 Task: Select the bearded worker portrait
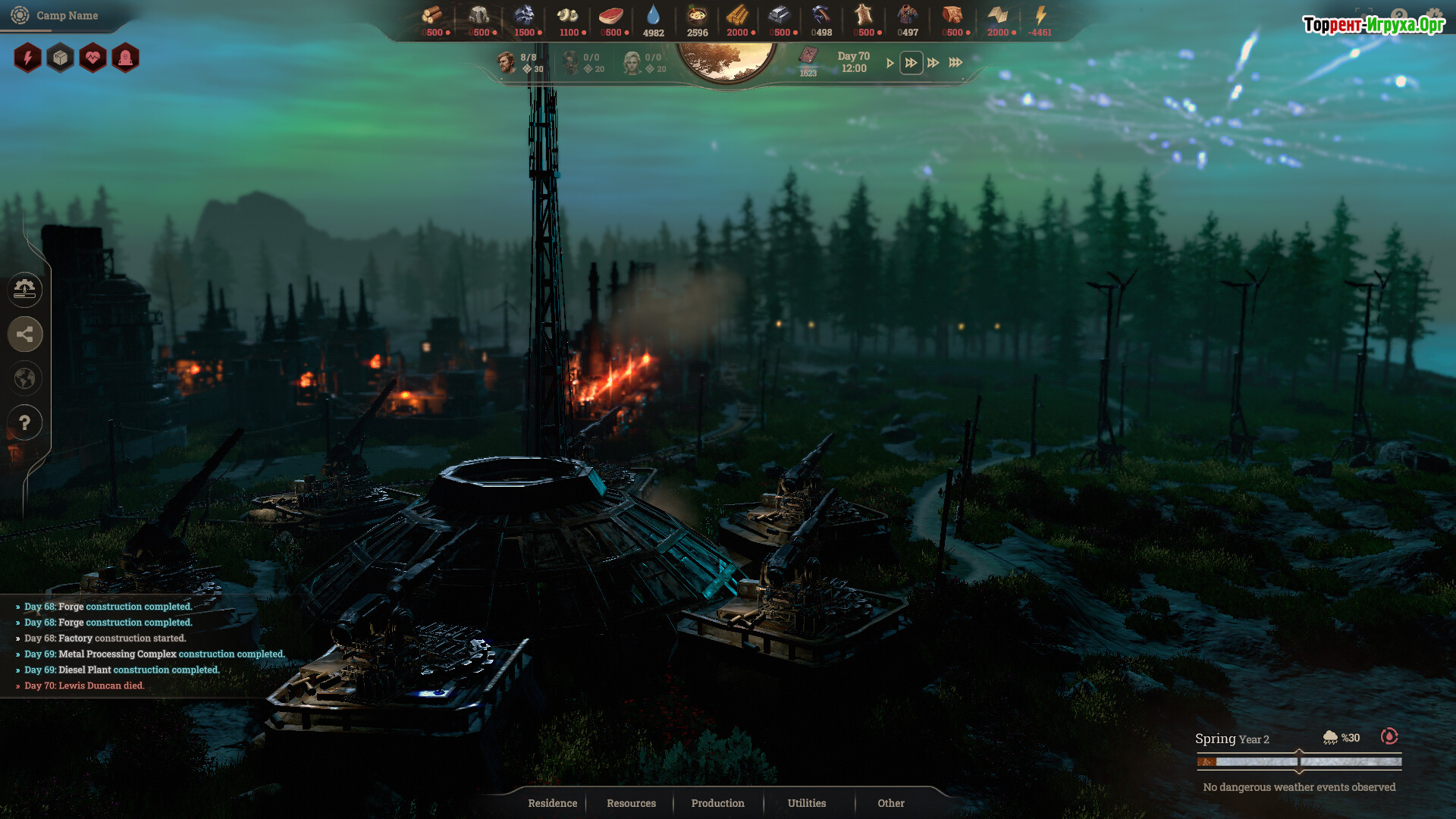[506, 62]
